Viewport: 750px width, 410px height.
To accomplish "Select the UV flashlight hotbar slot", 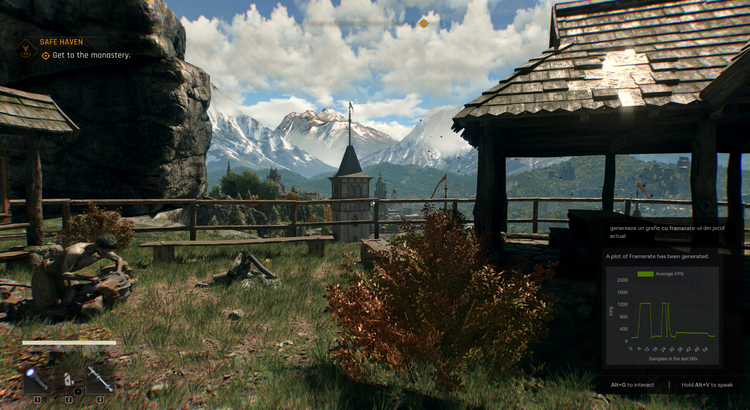I will (x=38, y=379).
